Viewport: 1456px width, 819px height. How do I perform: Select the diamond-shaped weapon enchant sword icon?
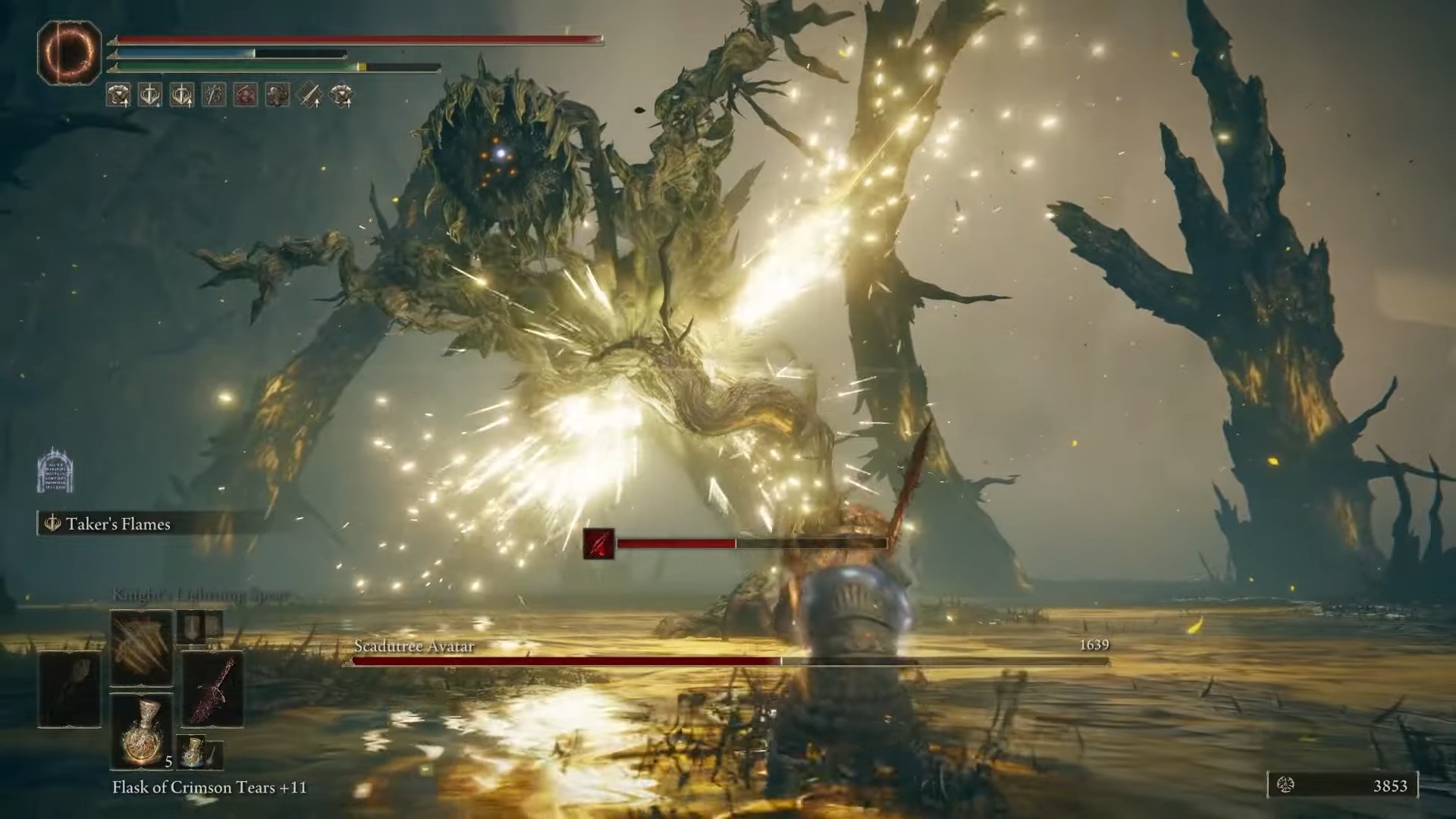[310, 93]
